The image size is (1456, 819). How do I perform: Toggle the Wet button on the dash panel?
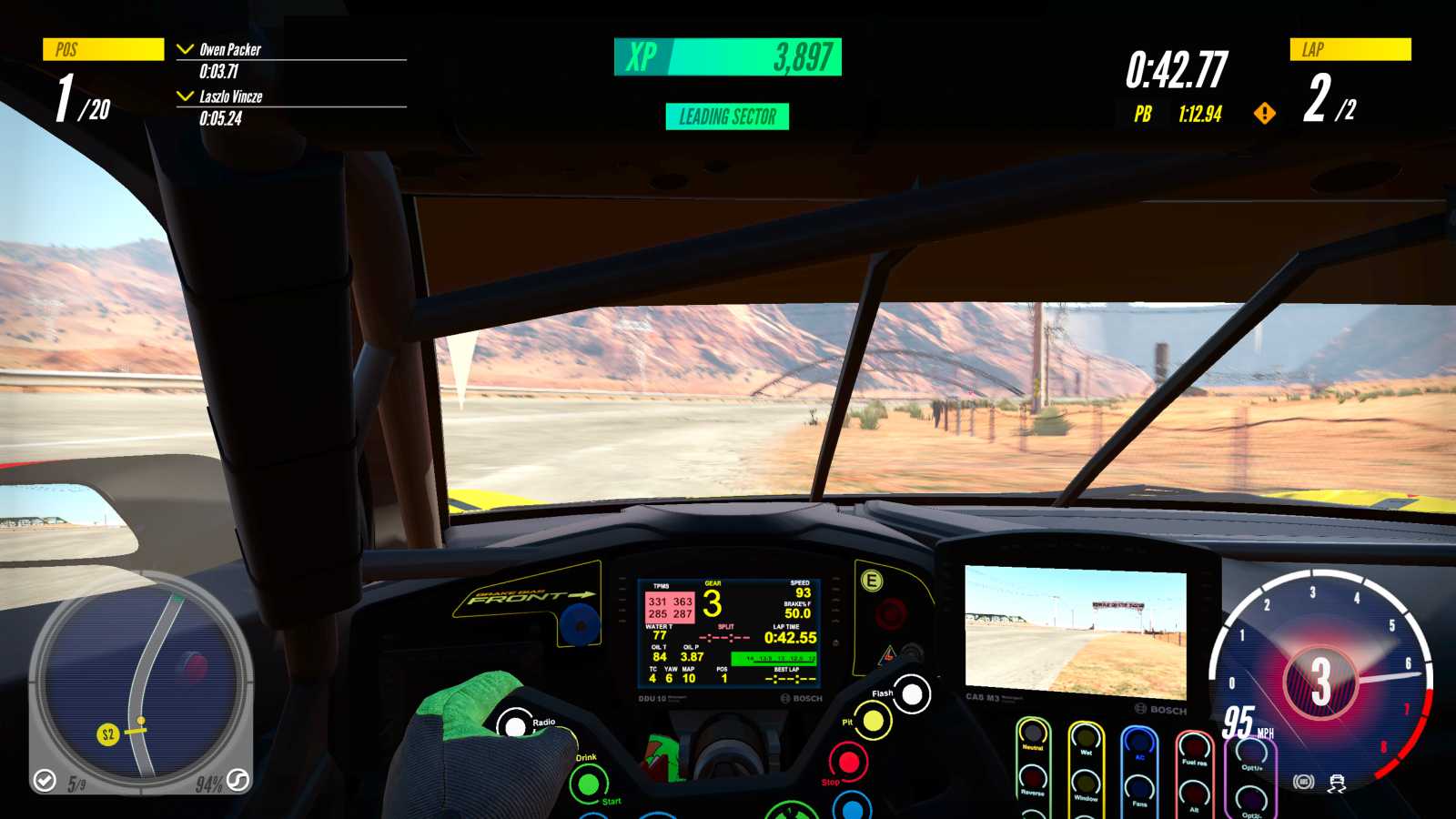tap(1085, 735)
